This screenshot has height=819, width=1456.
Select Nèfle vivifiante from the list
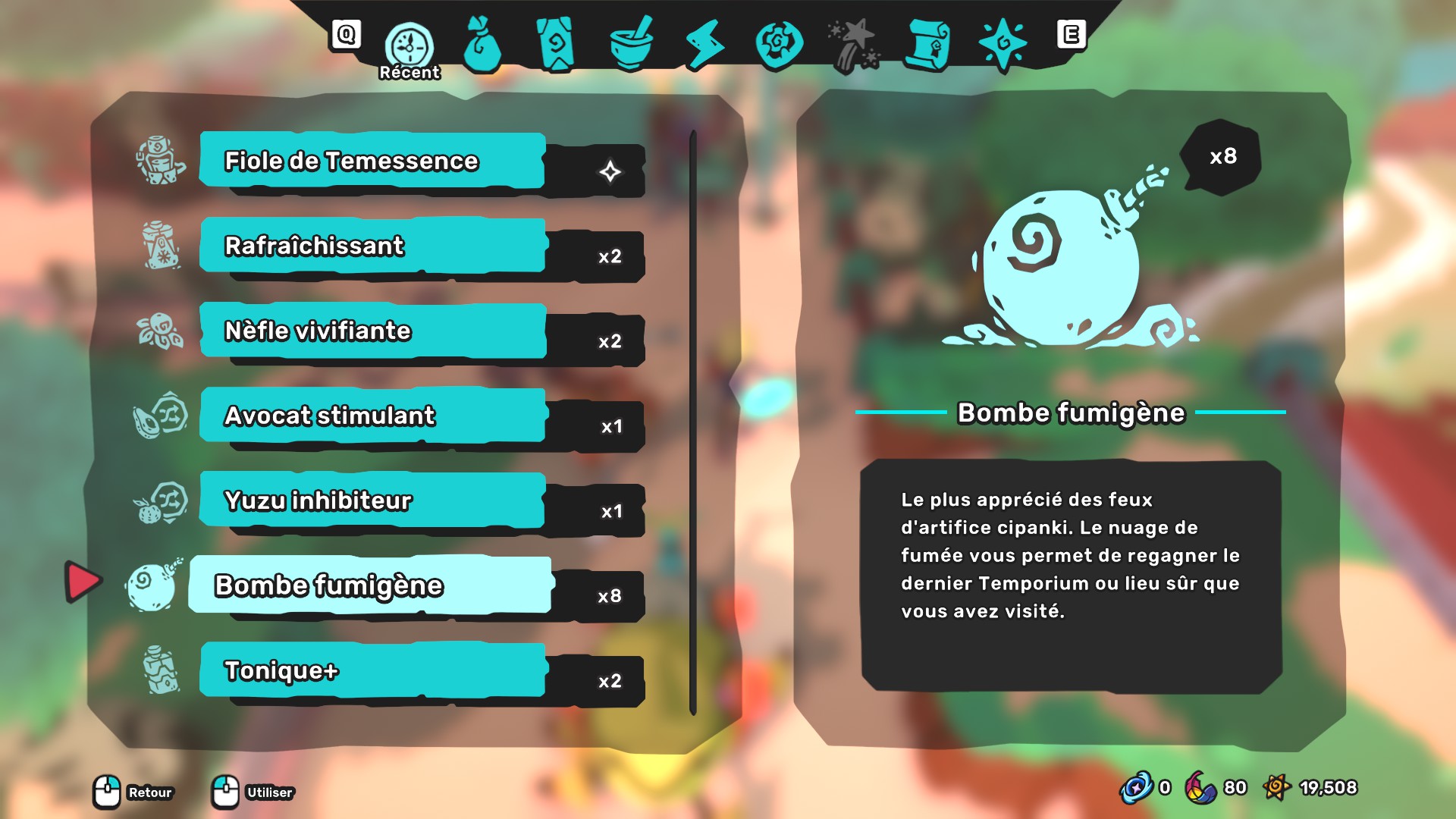click(x=372, y=331)
